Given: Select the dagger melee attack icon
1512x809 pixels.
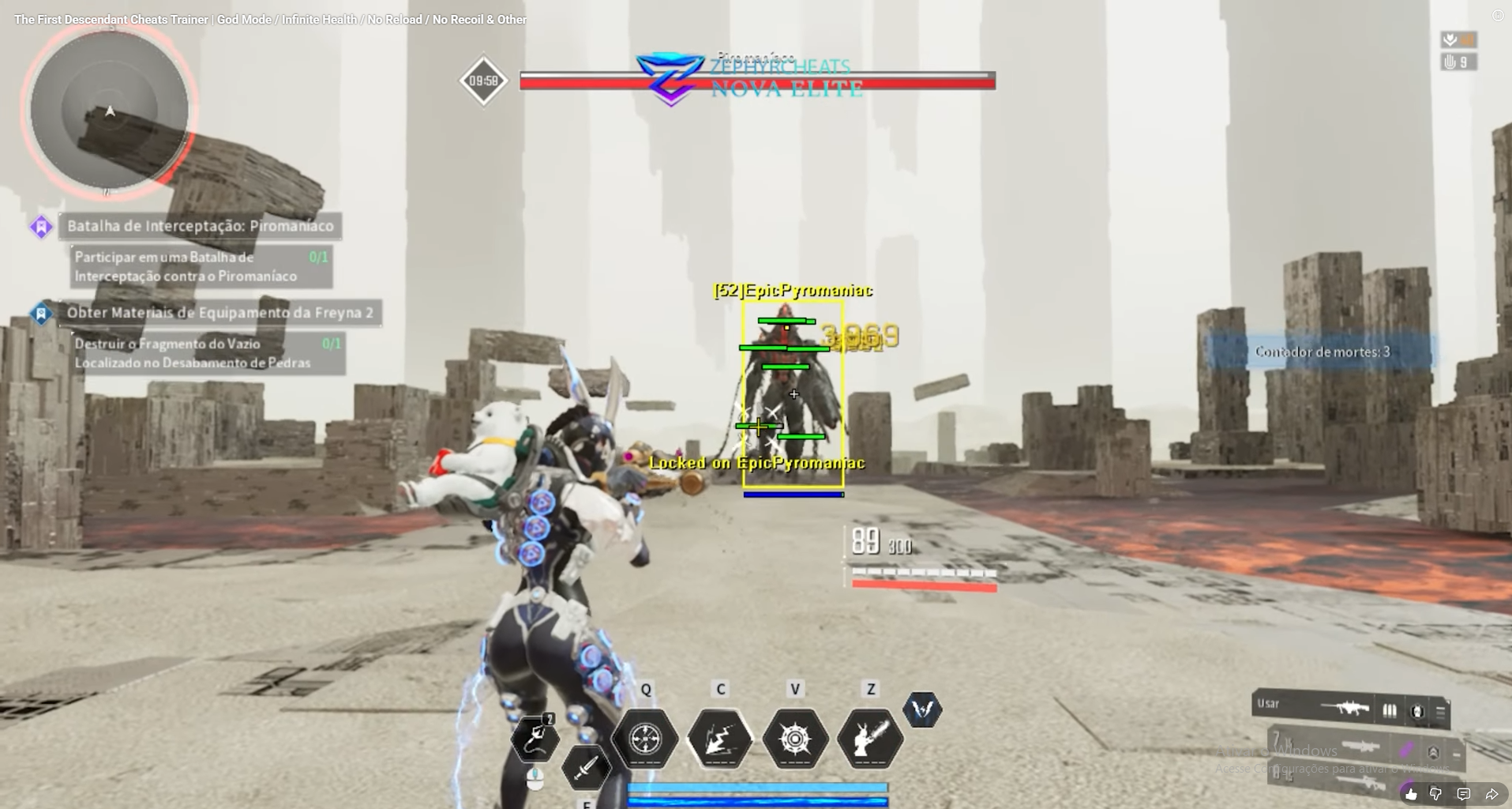Looking at the screenshot, I should 586,767.
